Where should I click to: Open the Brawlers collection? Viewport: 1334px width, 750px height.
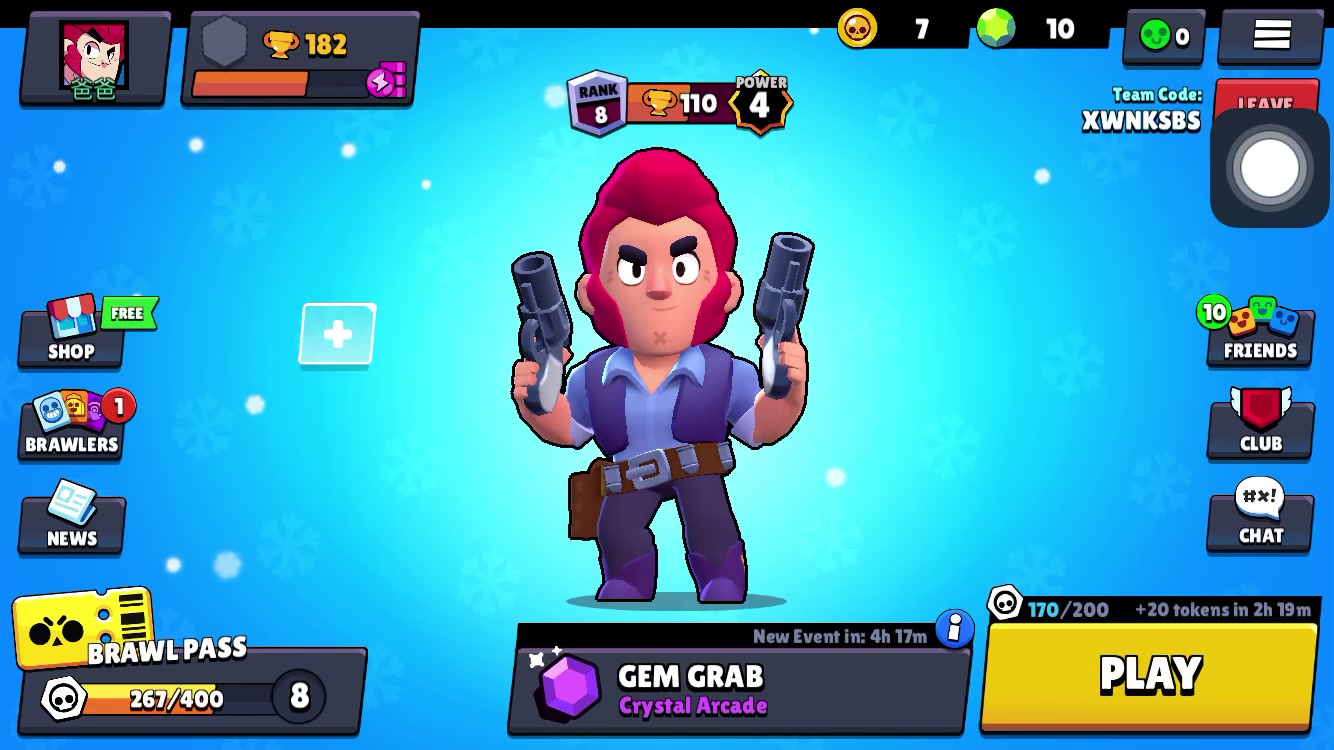click(x=72, y=425)
